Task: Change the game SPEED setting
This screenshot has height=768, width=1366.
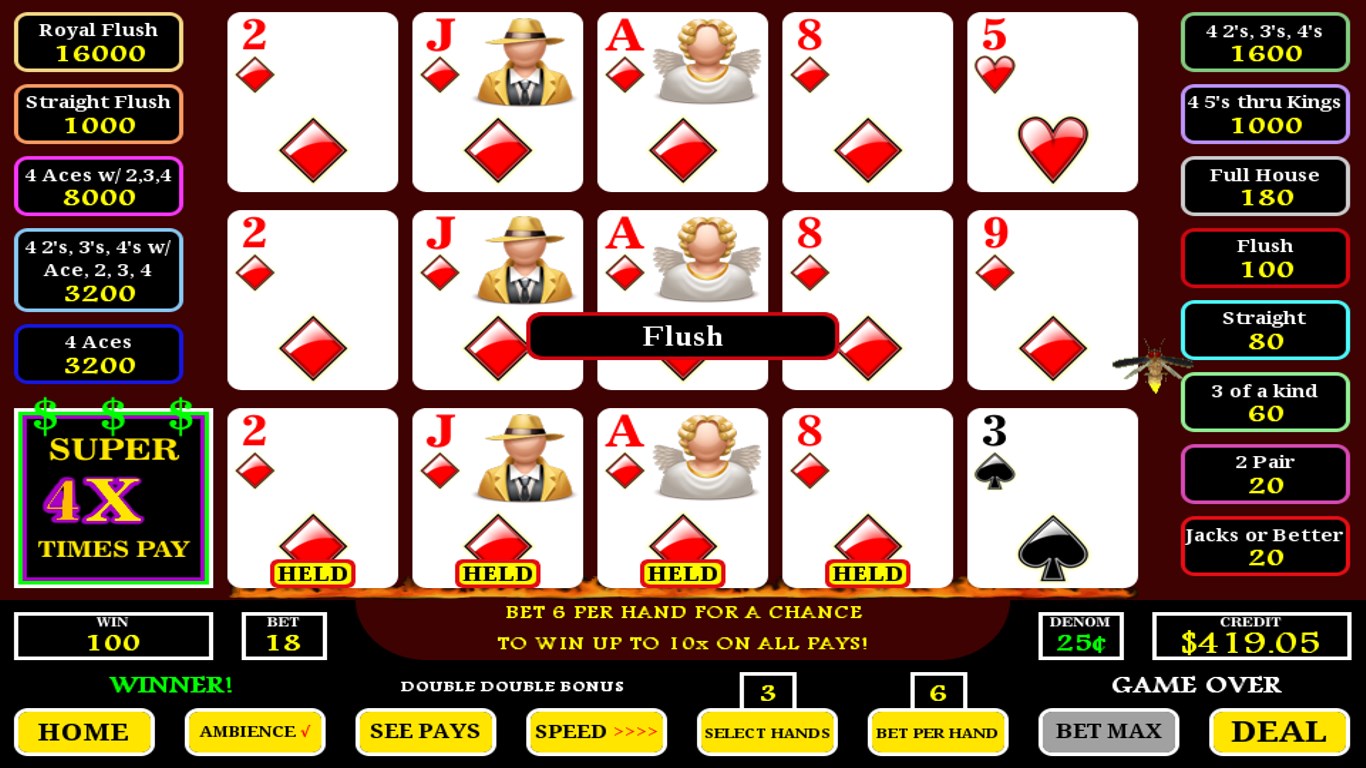Action: (x=596, y=732)
